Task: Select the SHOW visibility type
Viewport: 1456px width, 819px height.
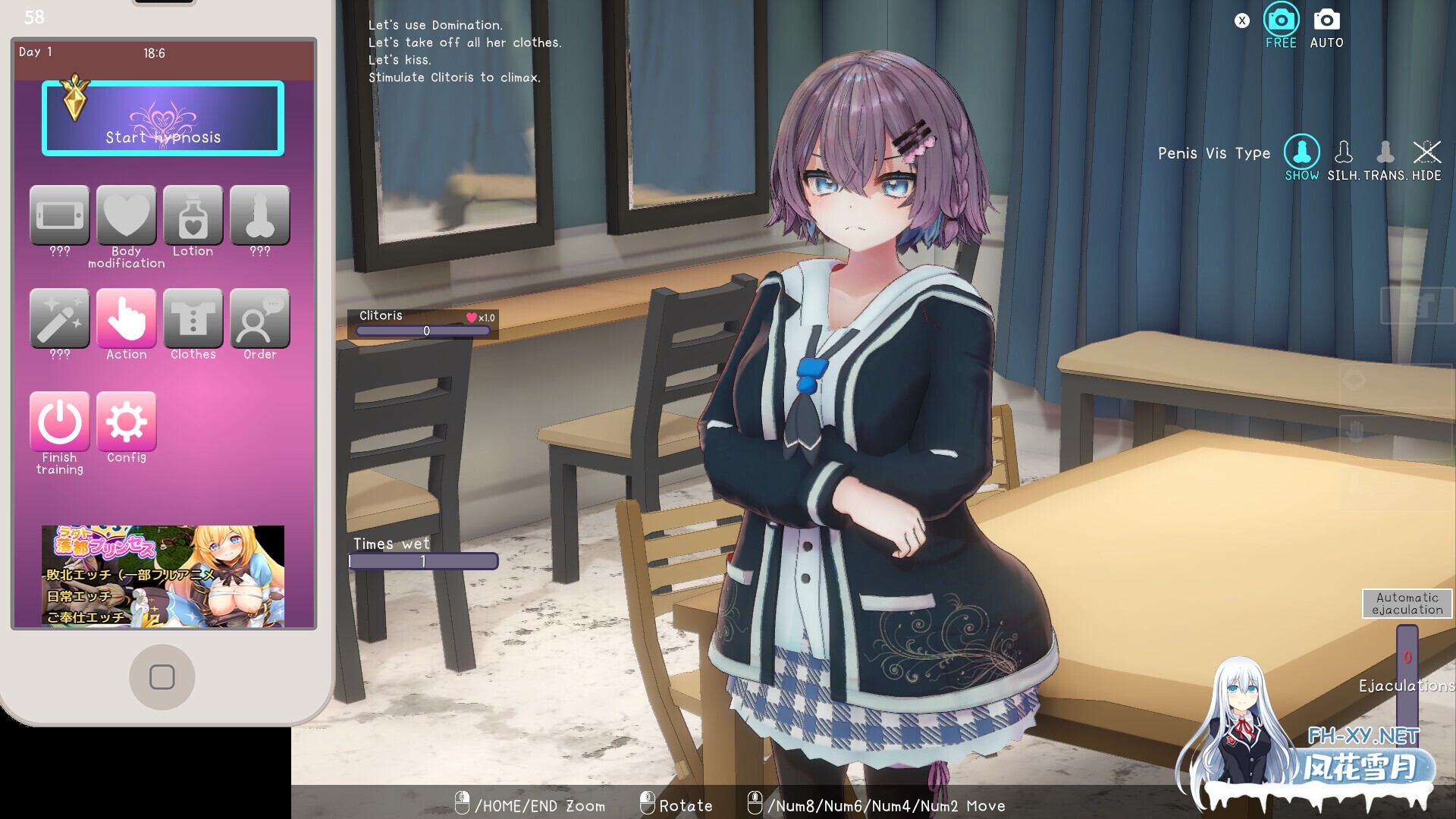Action: click(1301, 152)
